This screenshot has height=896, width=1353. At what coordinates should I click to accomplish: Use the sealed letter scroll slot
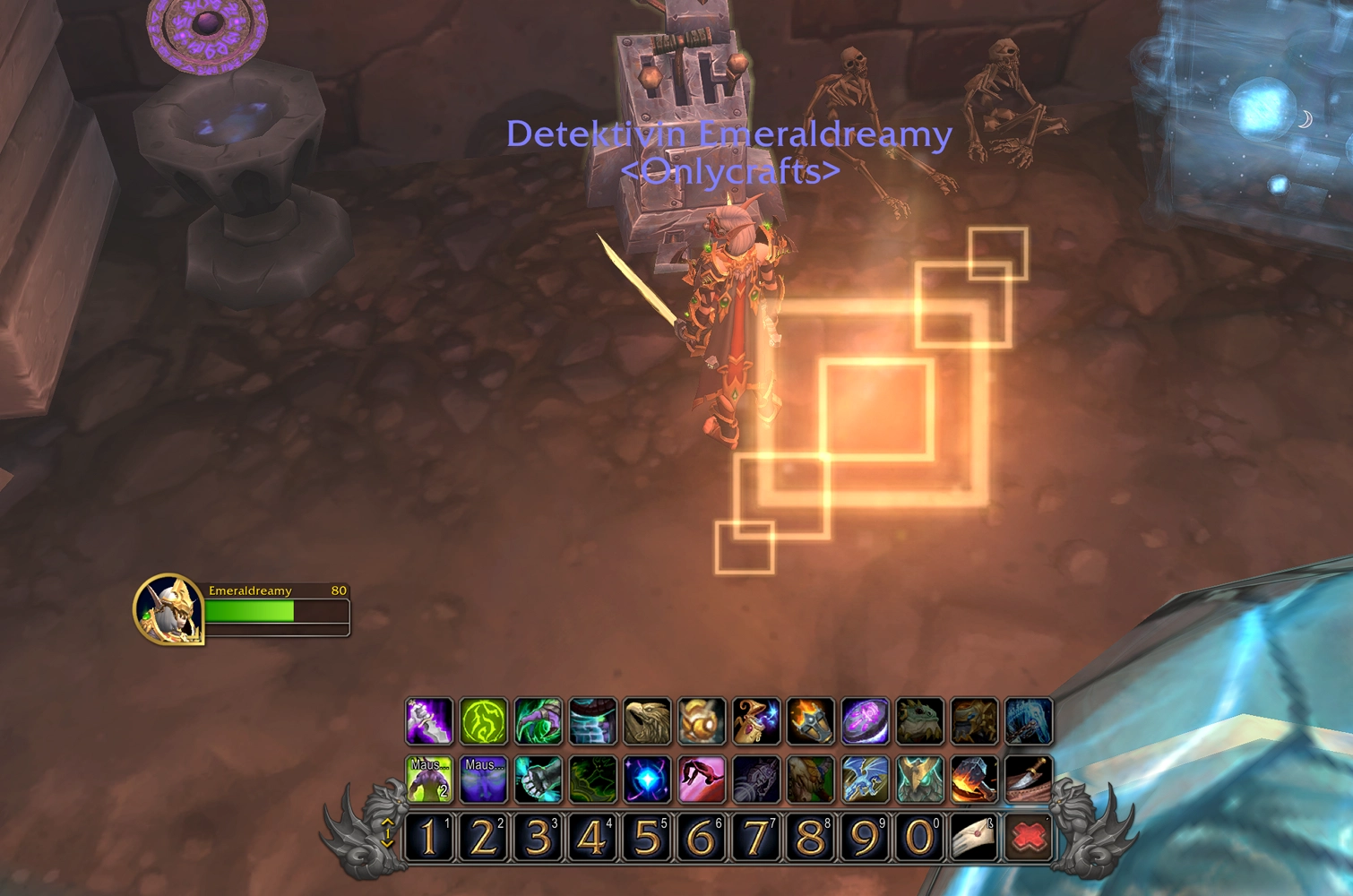pyautogui.click(x=974, y=838)
